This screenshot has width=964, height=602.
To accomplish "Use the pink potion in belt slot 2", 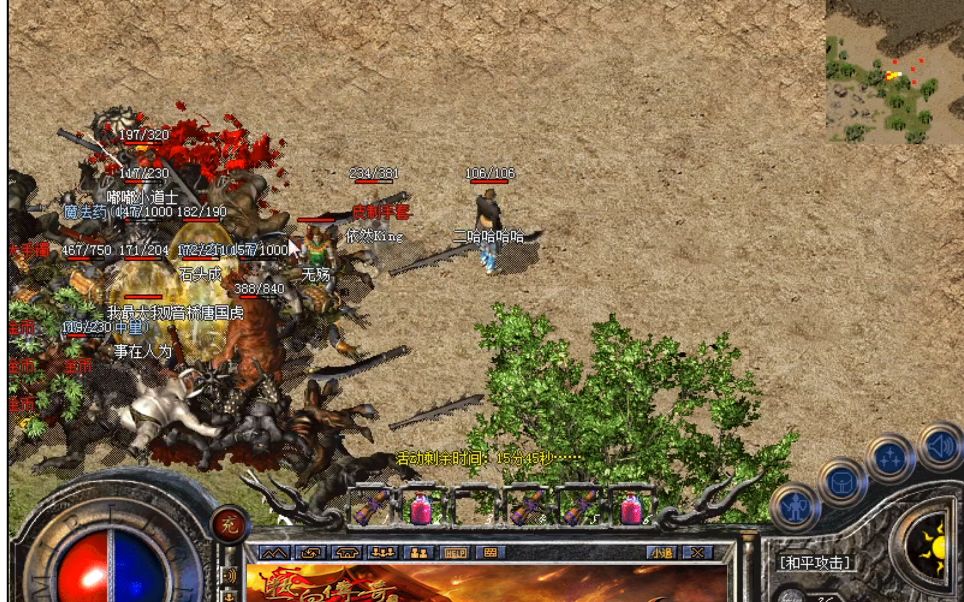I will [422, 508].
